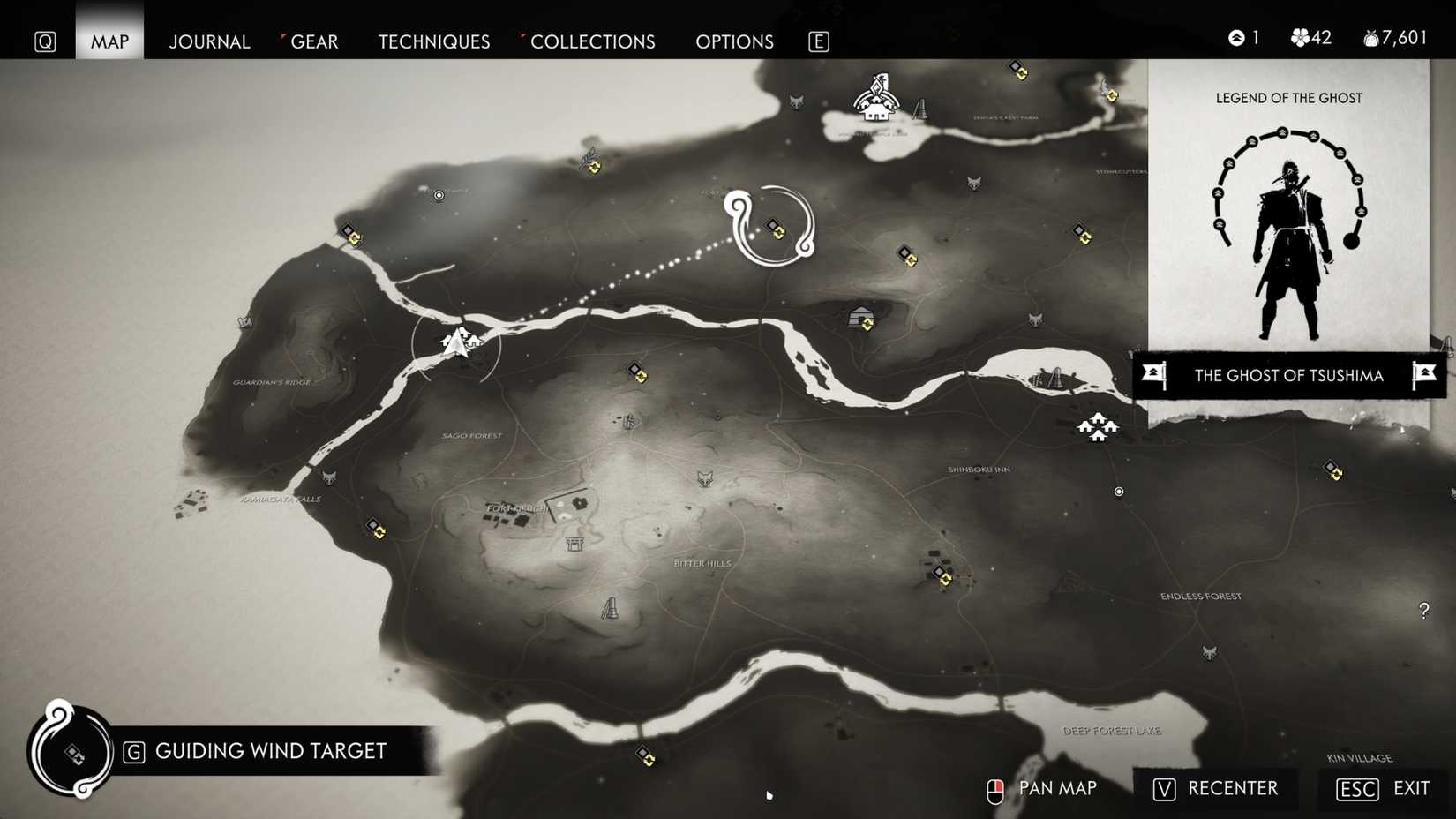Click the question mark for the undiscovered location

(1424, 612)
